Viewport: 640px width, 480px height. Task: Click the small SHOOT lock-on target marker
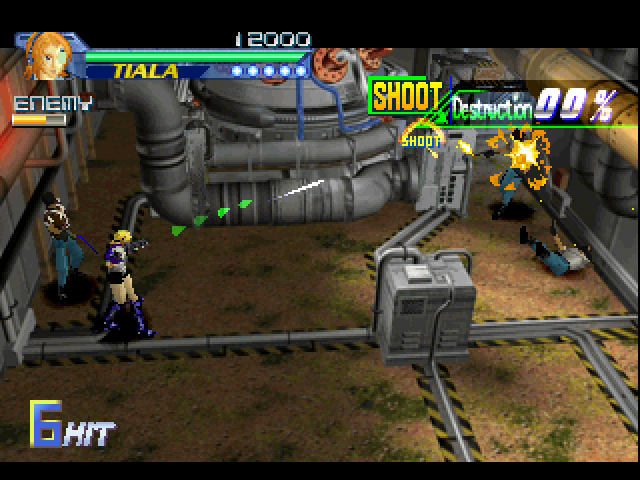tap(421, 140)
